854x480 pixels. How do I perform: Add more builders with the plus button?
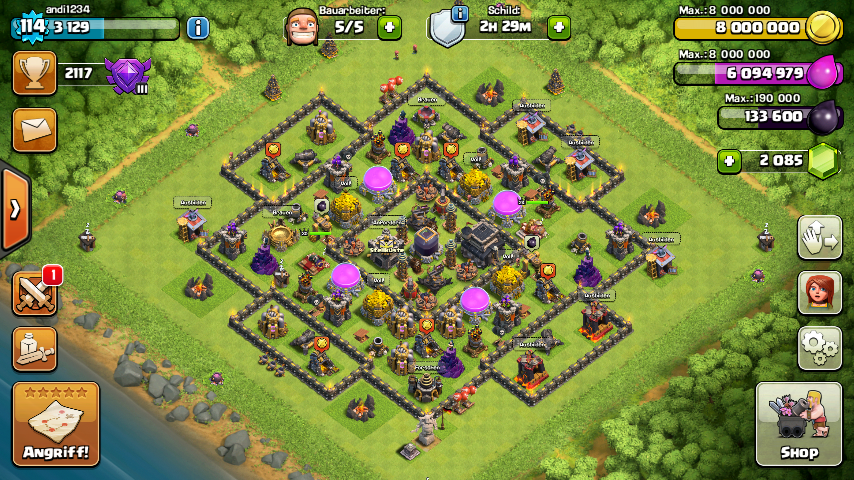[x=389, y=27]
